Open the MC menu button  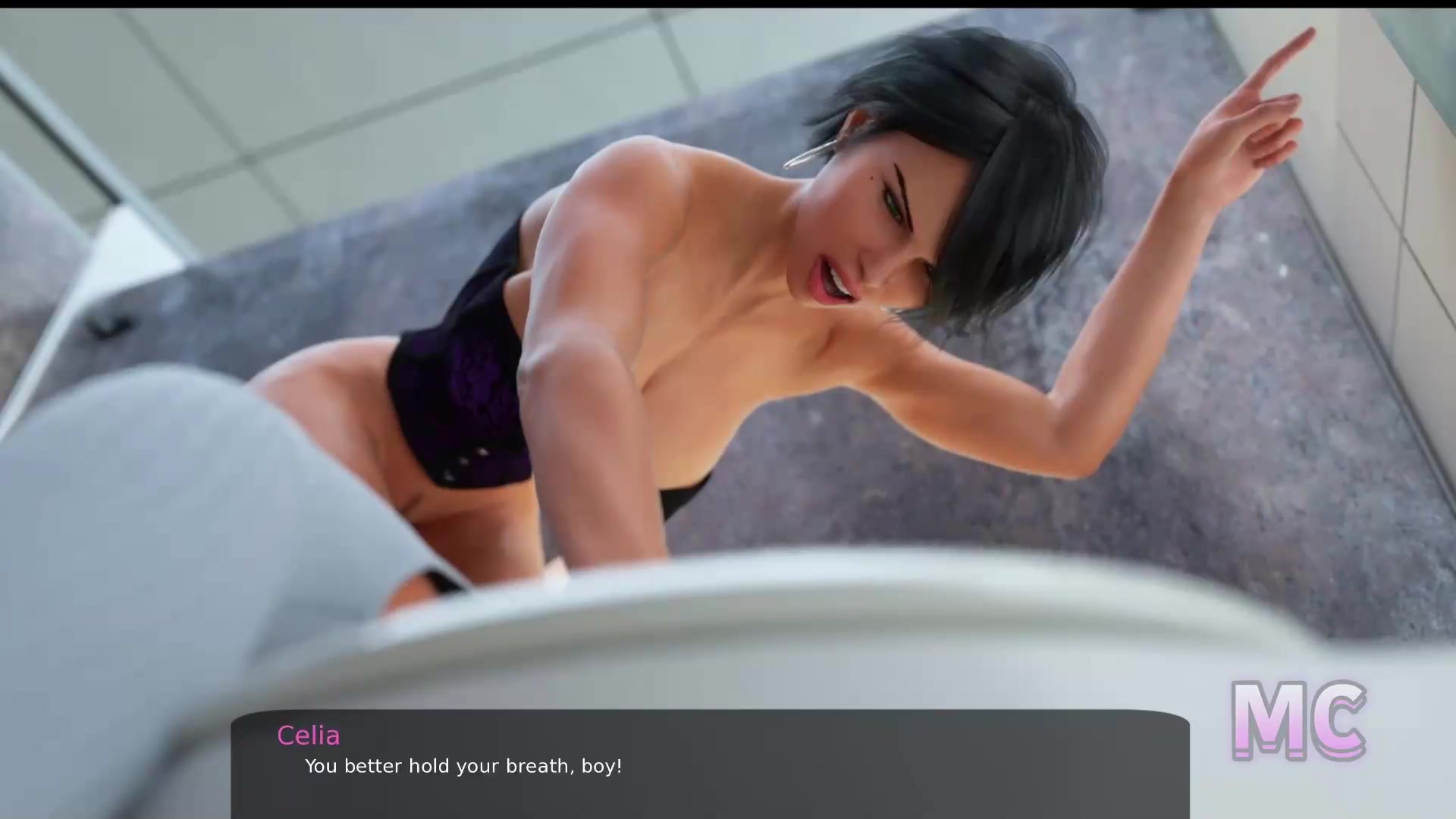click(x=1298, y=720)
